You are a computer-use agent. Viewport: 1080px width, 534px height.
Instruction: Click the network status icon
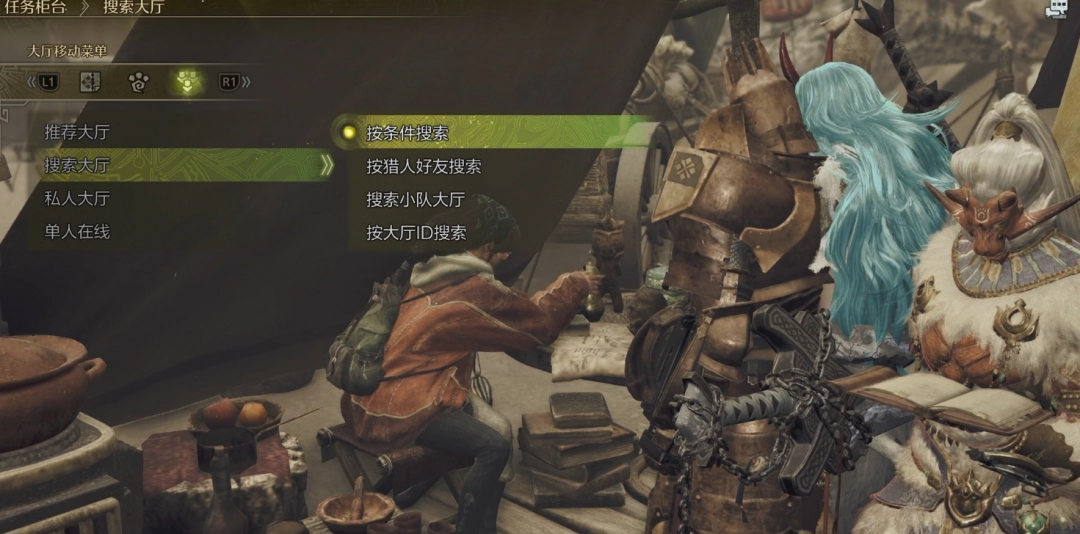[1055, 9]
